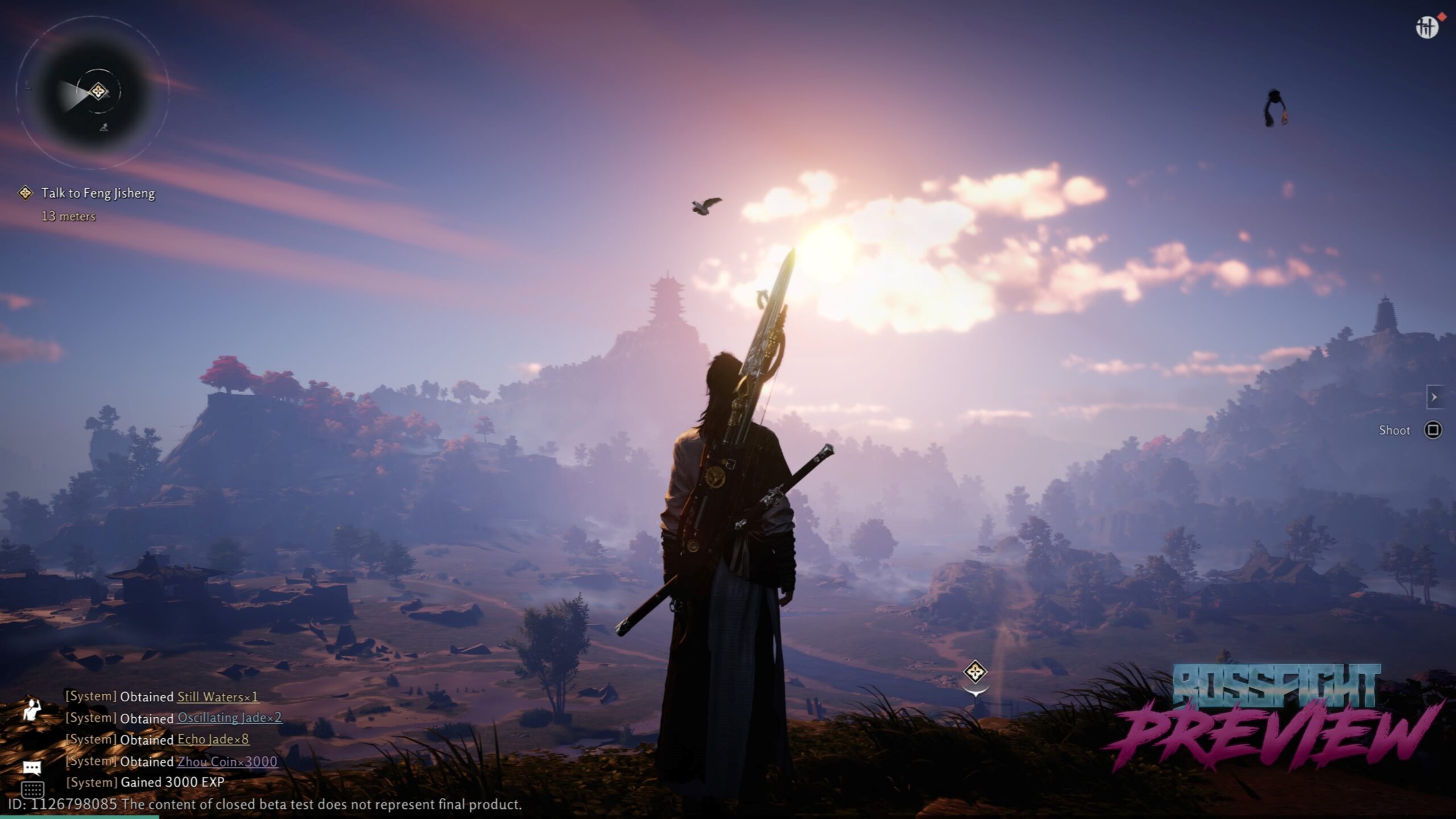This screenshot has width=1456, height=819.
Task: Open the top-right menu icon with red dot
Action: (1427, 27)
